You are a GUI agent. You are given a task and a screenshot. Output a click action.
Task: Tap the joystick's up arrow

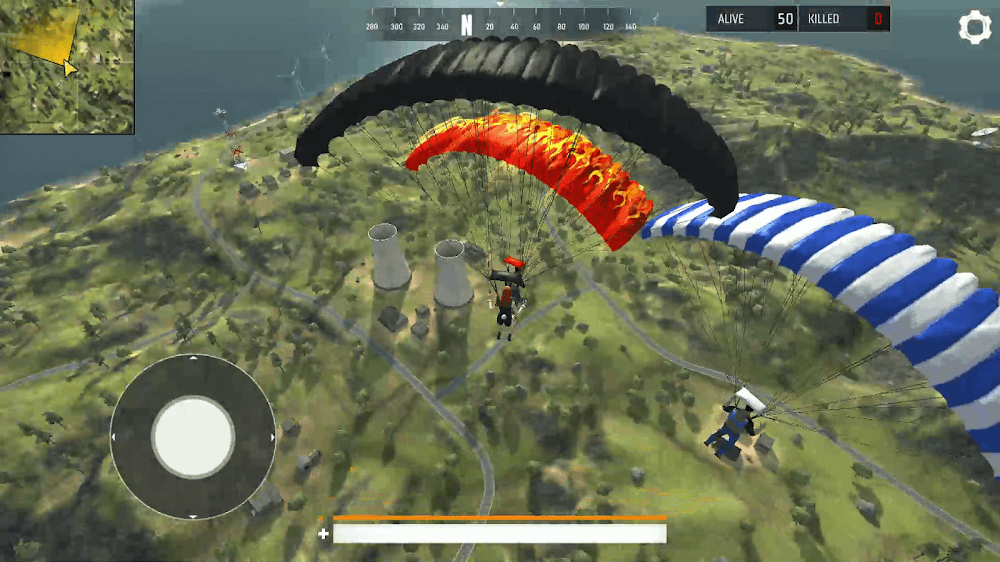(193, 359)
